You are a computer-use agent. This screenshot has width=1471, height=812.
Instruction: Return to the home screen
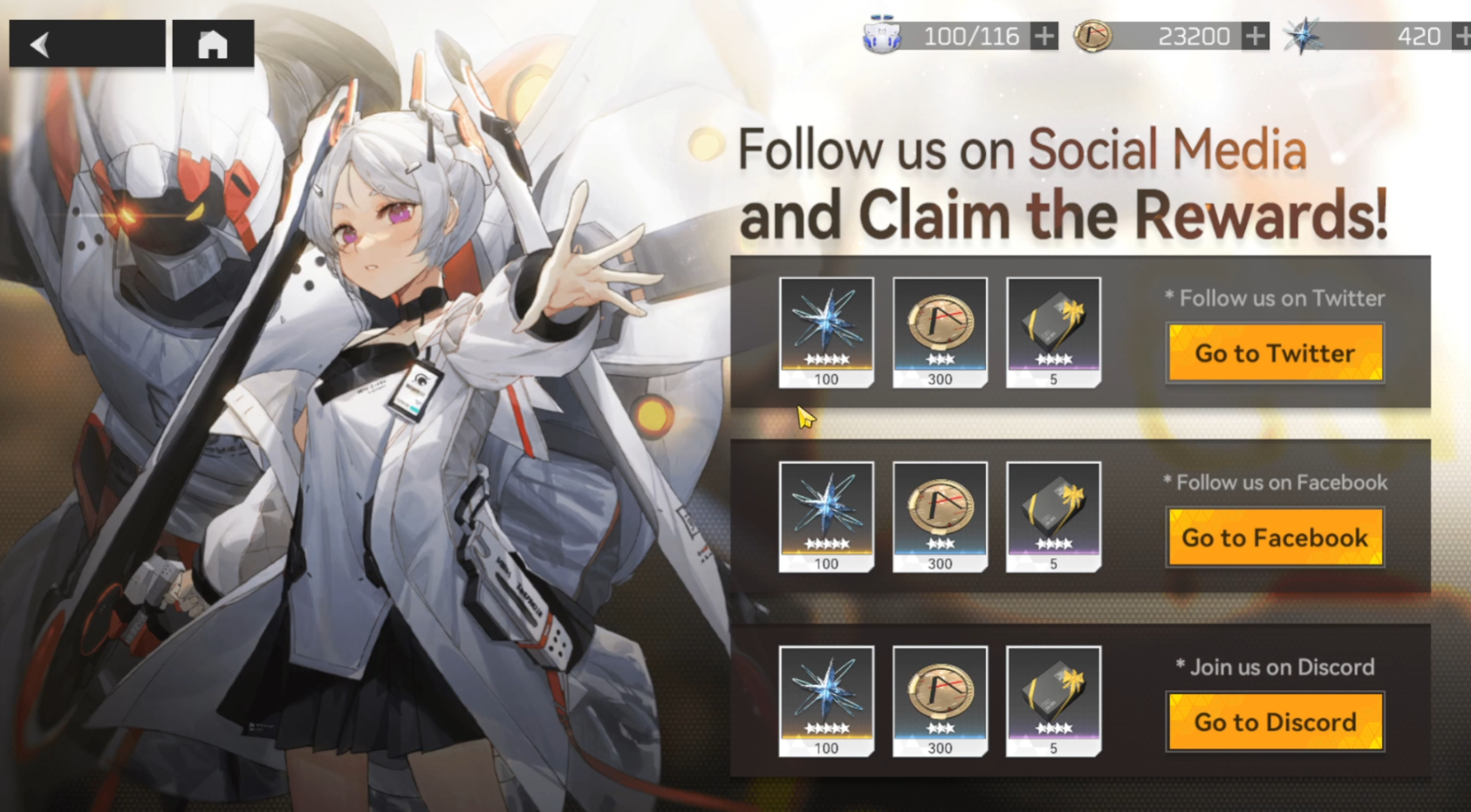coord(213,44)
